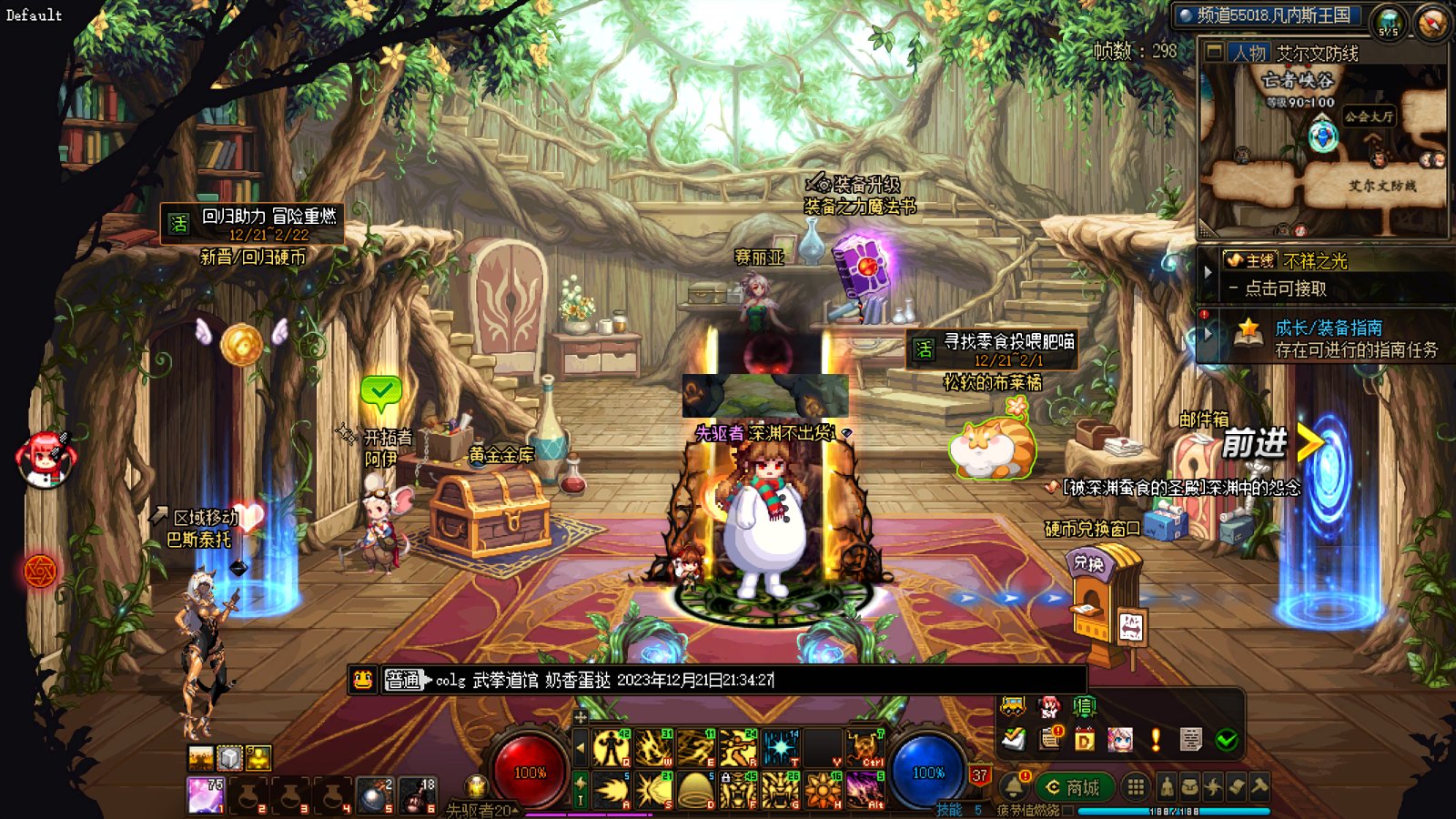Open the 回归助力 冒险重燃 event banner
The width and height of the screenshot is (1456, 819).
point(253,224)
